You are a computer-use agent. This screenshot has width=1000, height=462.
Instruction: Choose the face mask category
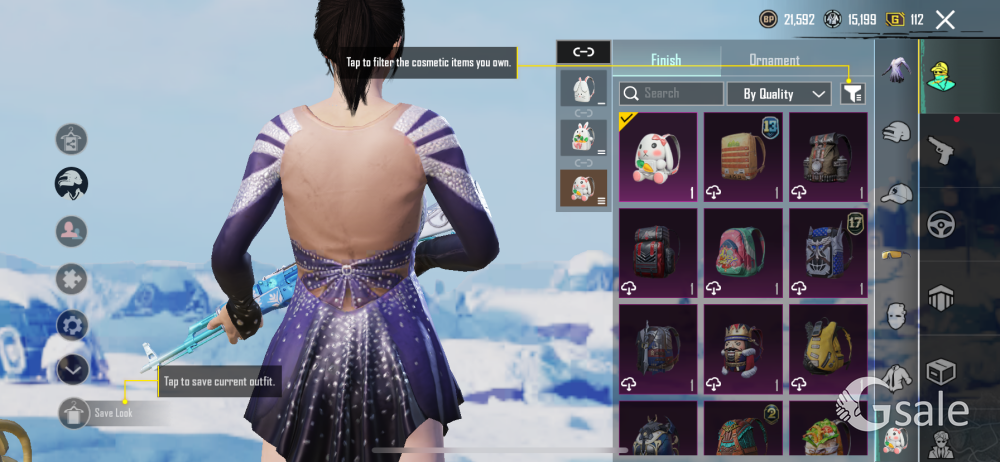[x=897, y=316]
